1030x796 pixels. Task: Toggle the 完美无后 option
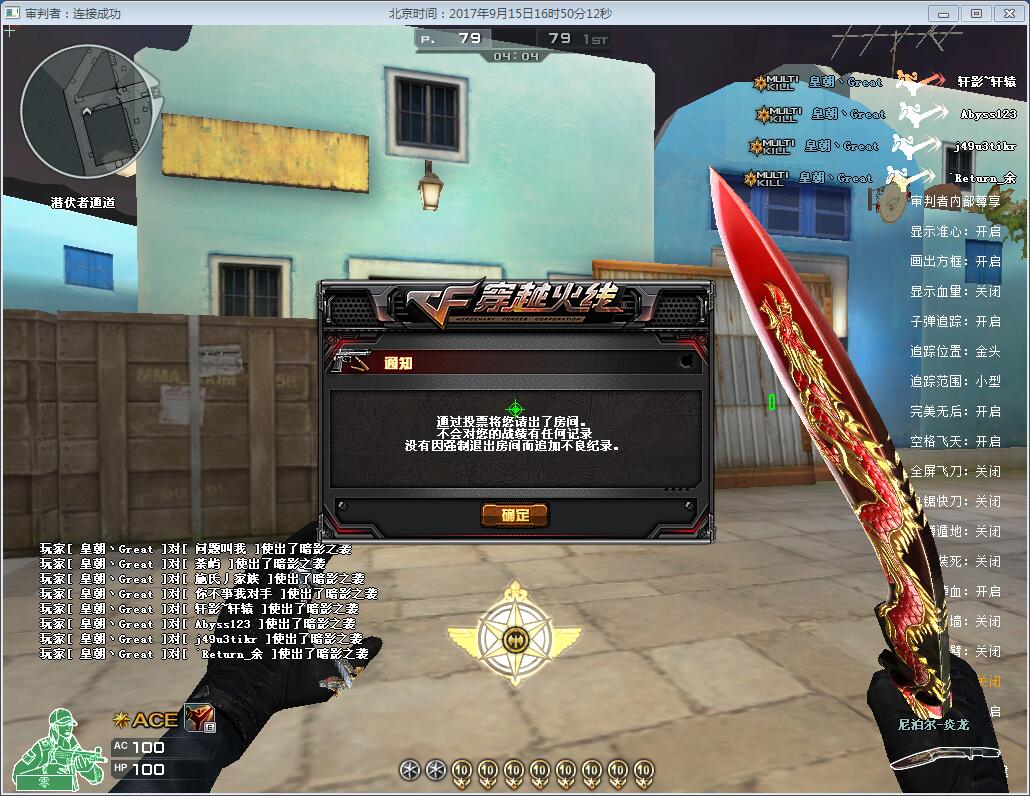[955, 411]
